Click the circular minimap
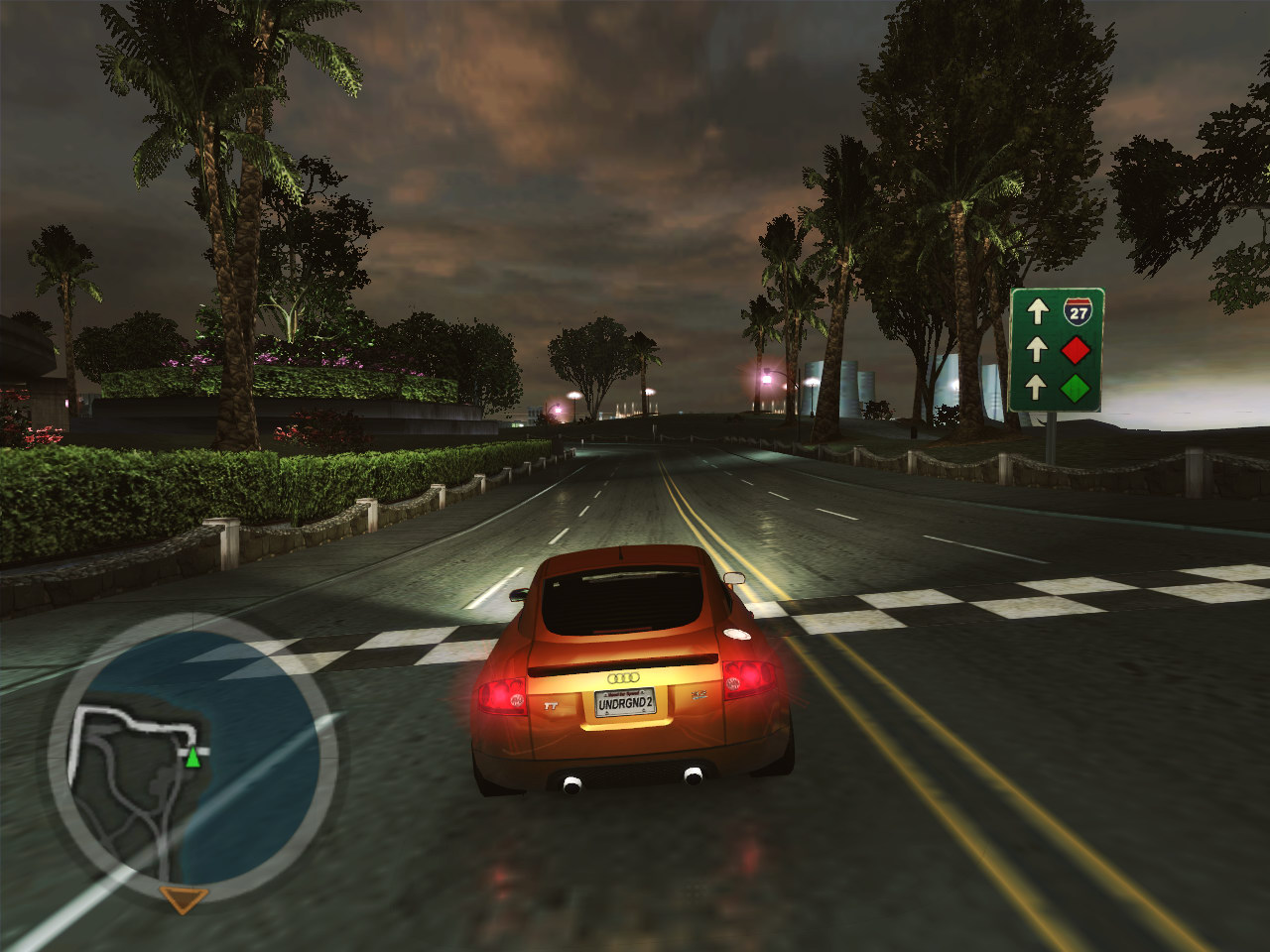Viewport: 1270px width, 952px height. tap(193, 759)
